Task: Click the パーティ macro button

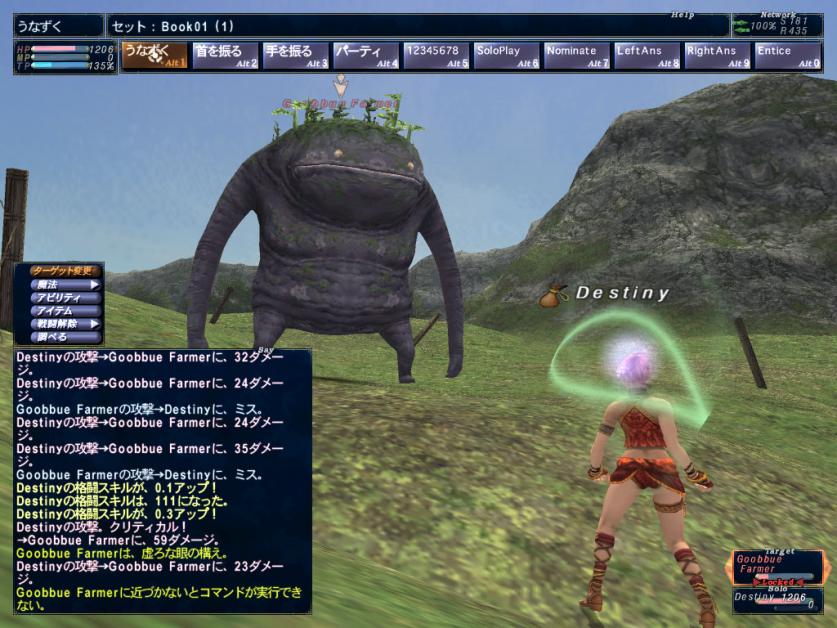Action: (366, 56)
